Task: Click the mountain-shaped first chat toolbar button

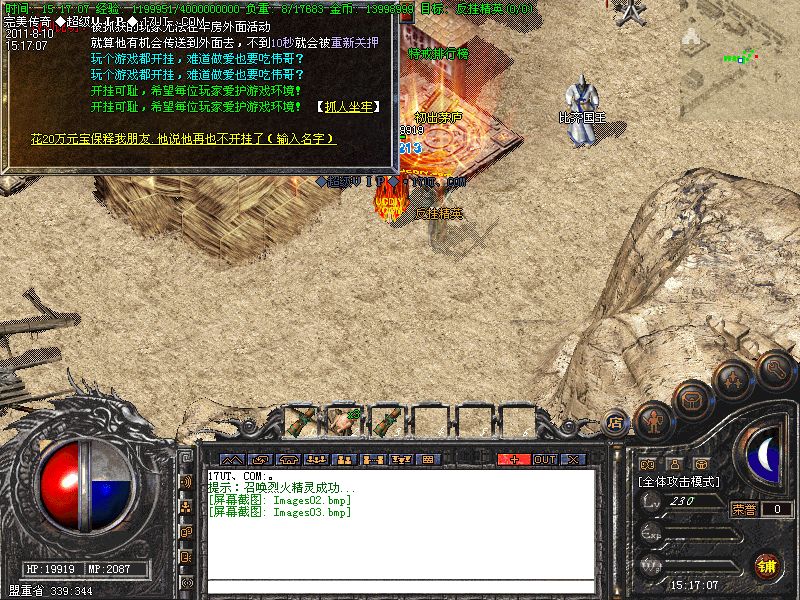Action: click(232, 459)
